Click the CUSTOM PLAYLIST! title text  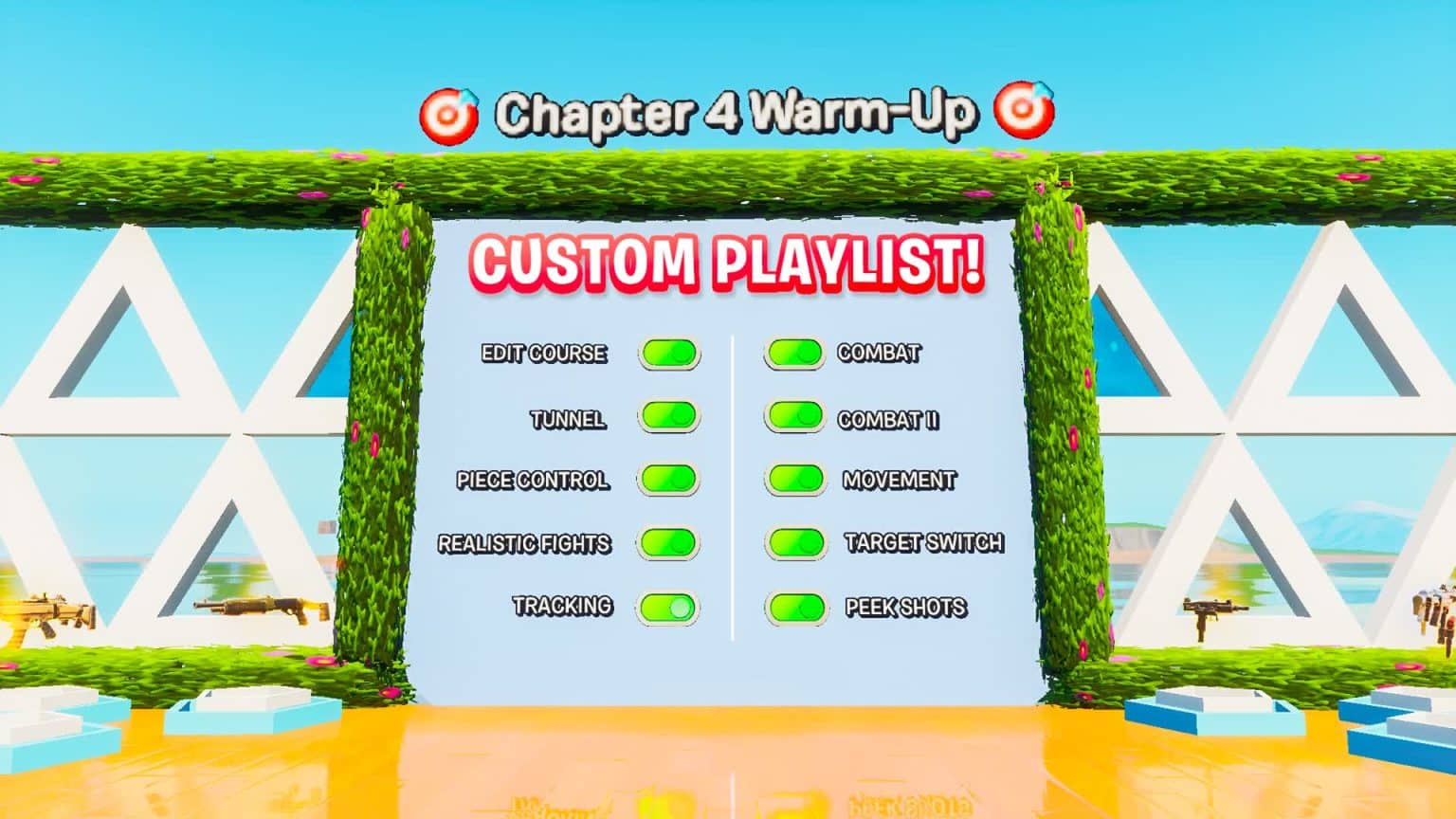pos(730,264)
